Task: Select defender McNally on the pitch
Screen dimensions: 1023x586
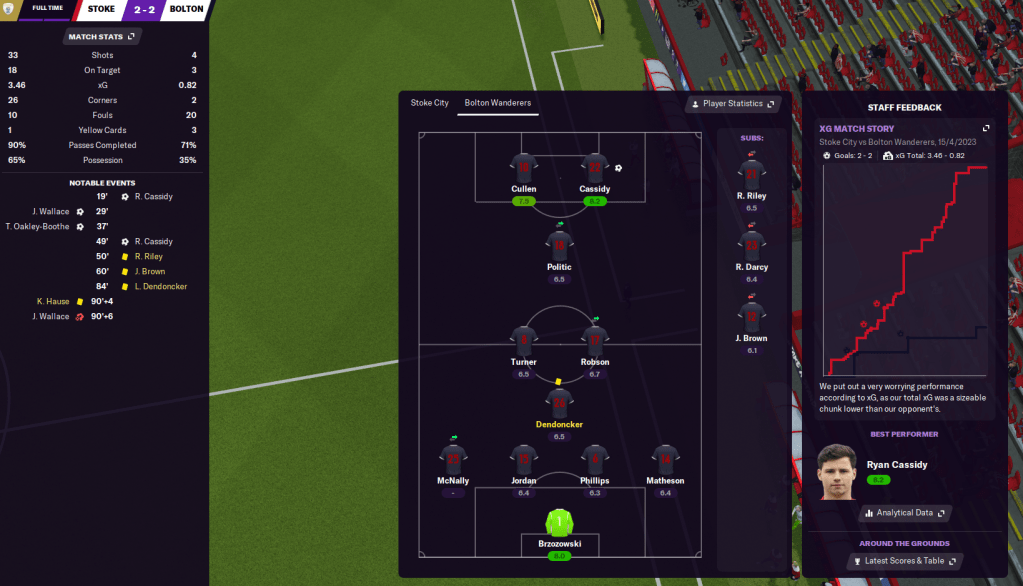Action: pyautogui.click(x=453, y=460)
